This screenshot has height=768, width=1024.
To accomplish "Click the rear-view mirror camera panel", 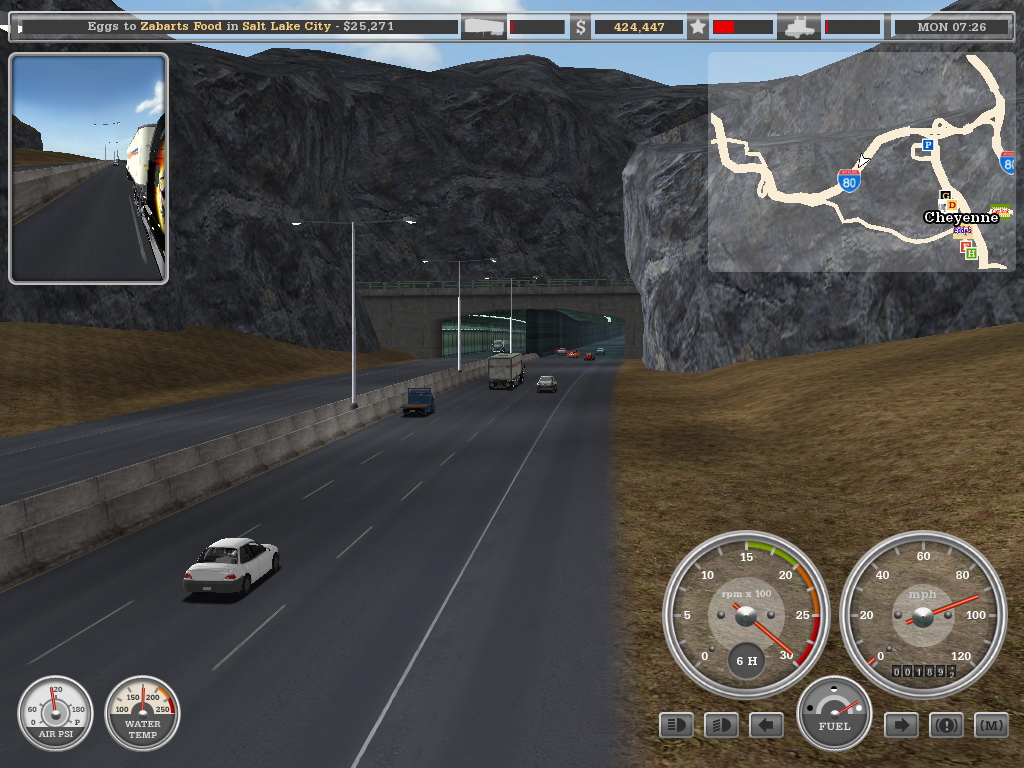I will click(x=89, y=168).
